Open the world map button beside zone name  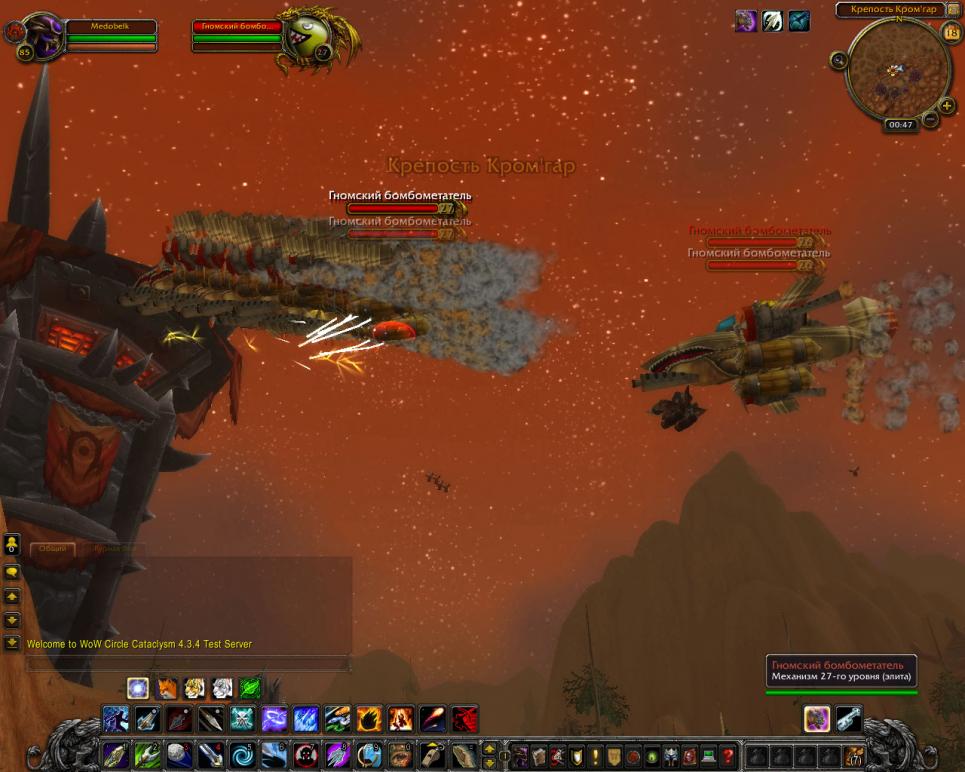[953, 10]
